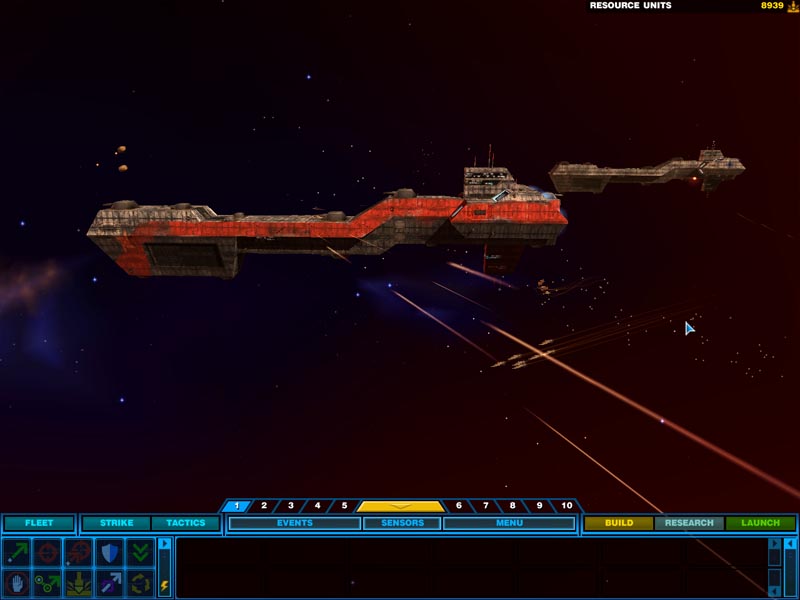Toggle the lightning bolt special ability button
Image resolution: width=800 pixels, height=600 pixels.
(x=165, y=586)
